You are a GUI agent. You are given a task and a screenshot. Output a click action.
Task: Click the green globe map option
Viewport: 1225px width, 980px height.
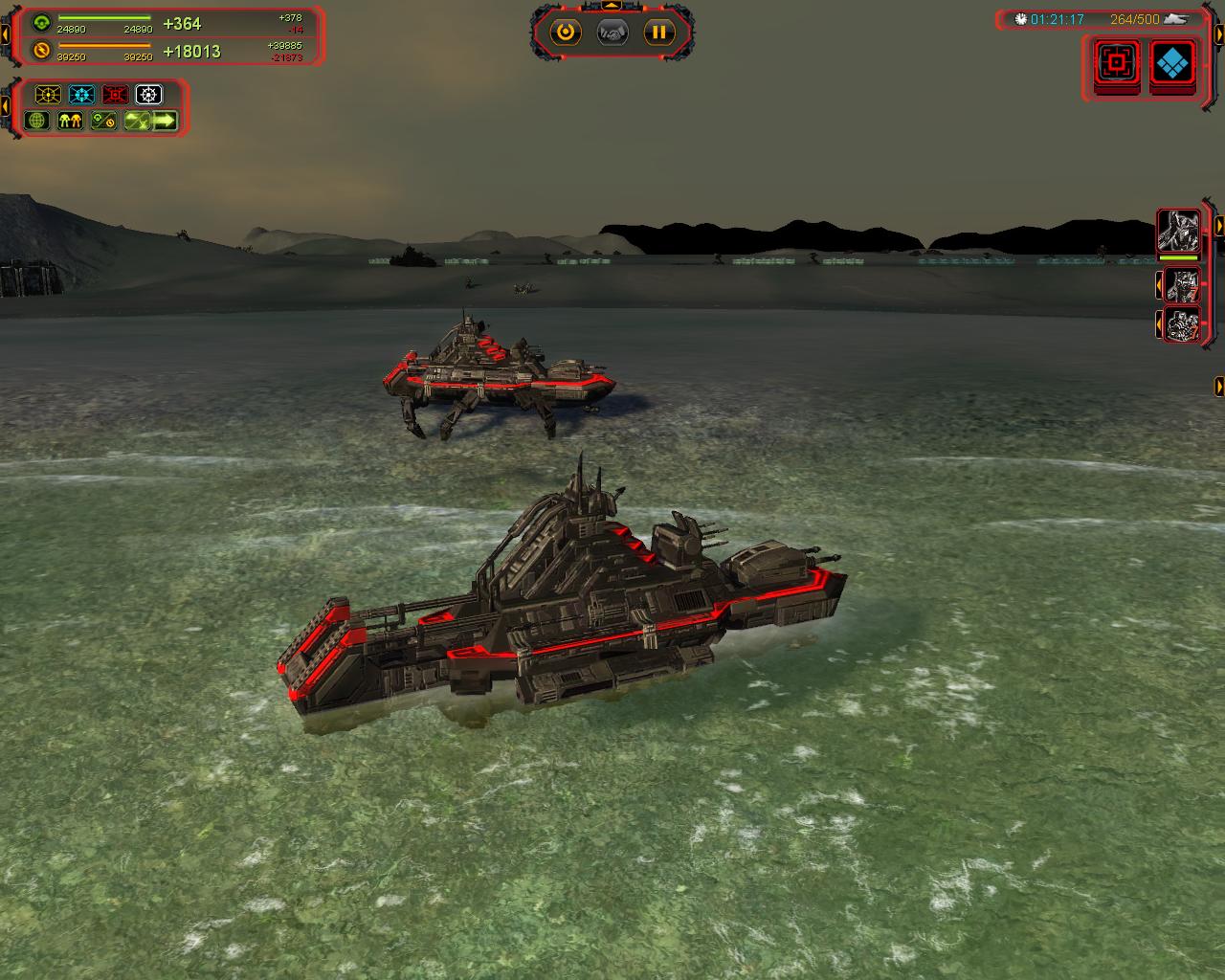tap(37, 121)
